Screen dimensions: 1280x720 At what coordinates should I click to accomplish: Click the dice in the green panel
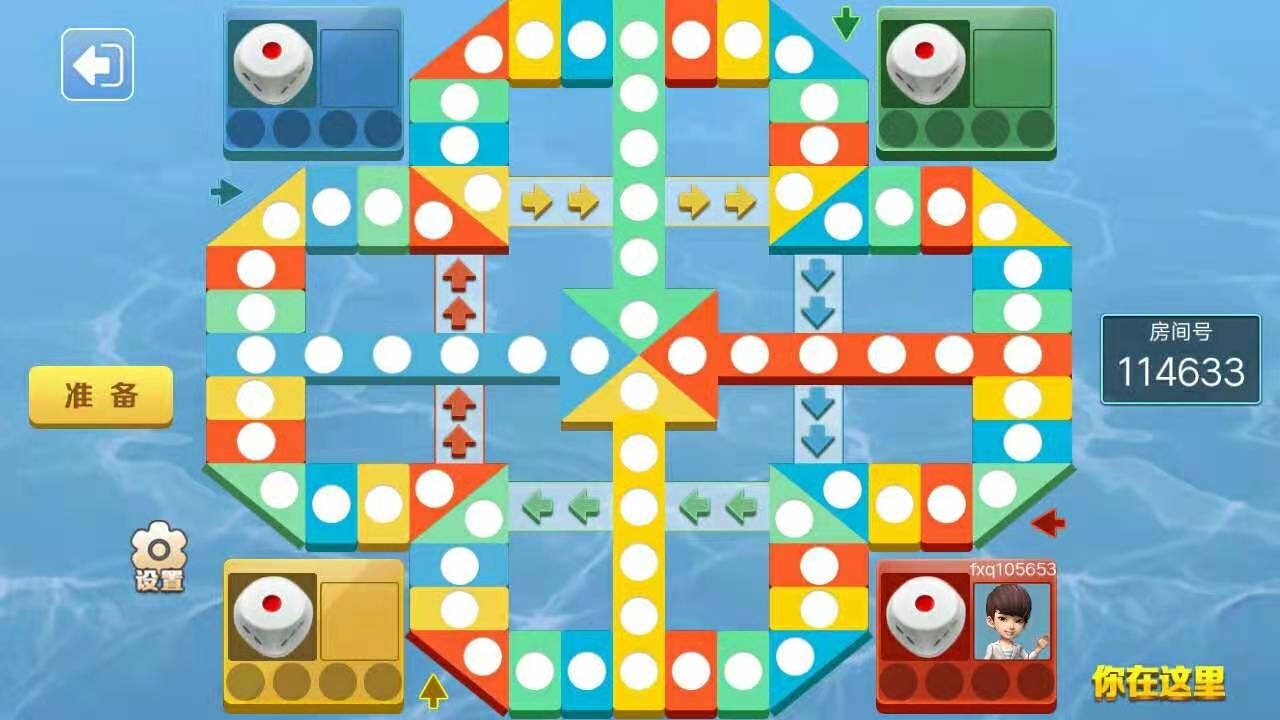pos(924,62)
